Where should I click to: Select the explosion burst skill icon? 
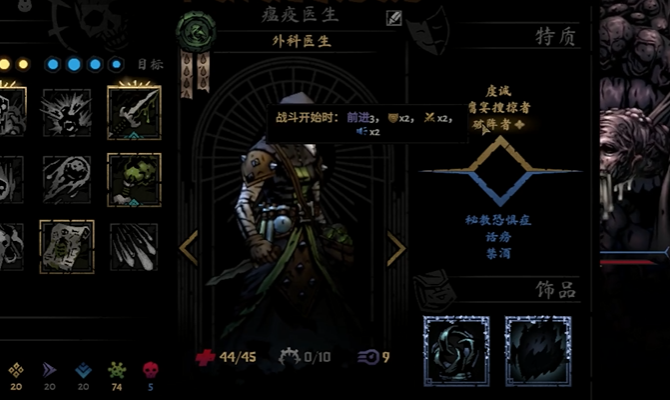(x=67, y=111)
